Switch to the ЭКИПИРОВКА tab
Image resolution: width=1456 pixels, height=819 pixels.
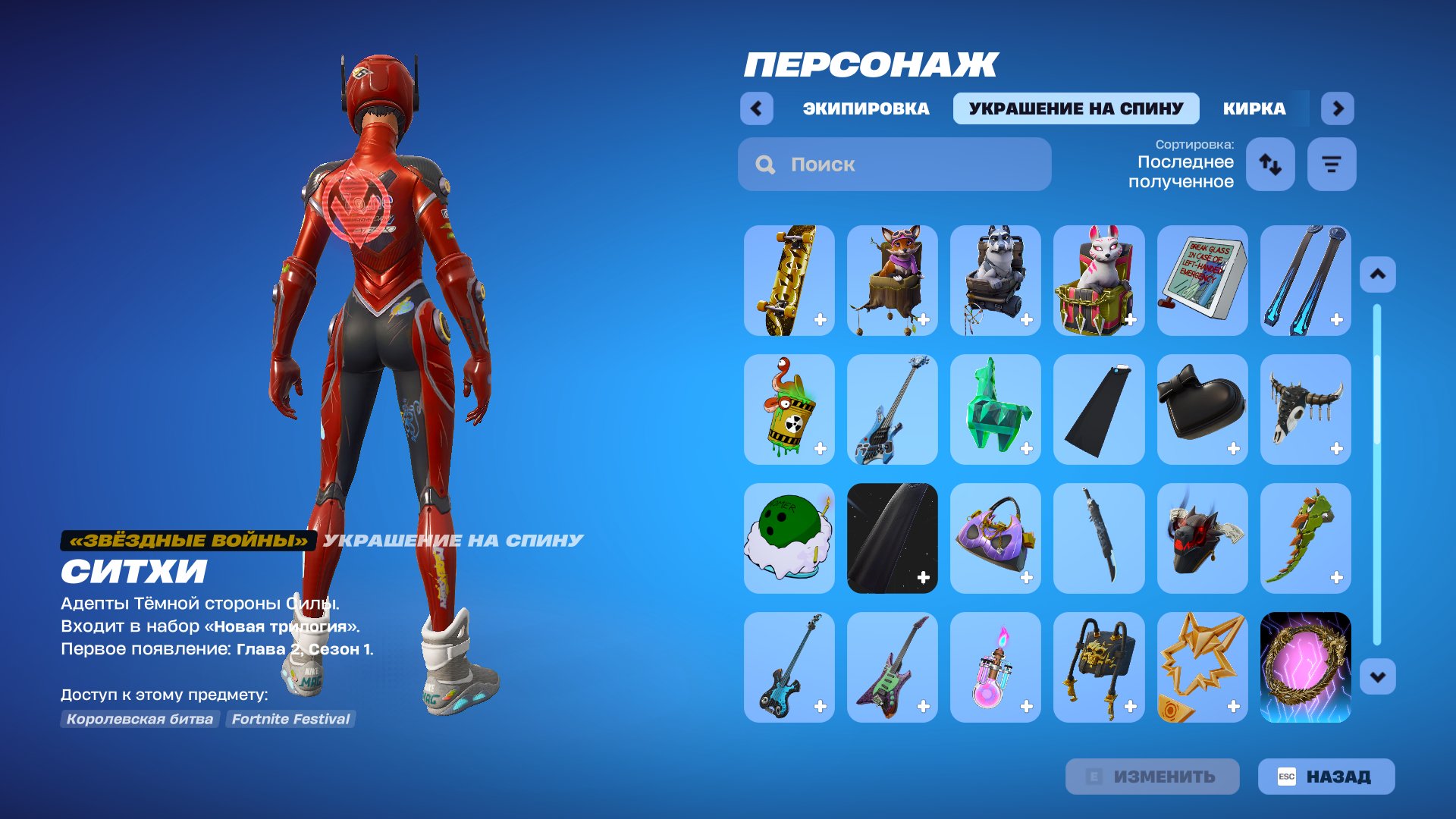(864, 108)
